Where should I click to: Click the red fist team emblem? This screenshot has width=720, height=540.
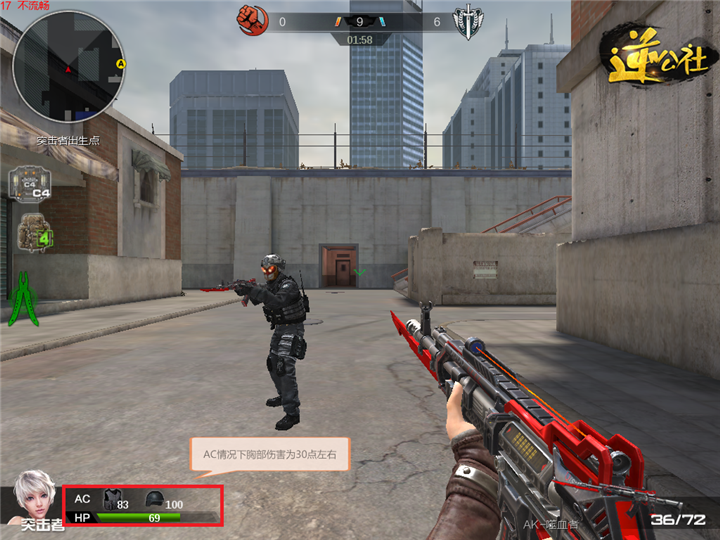249,19
